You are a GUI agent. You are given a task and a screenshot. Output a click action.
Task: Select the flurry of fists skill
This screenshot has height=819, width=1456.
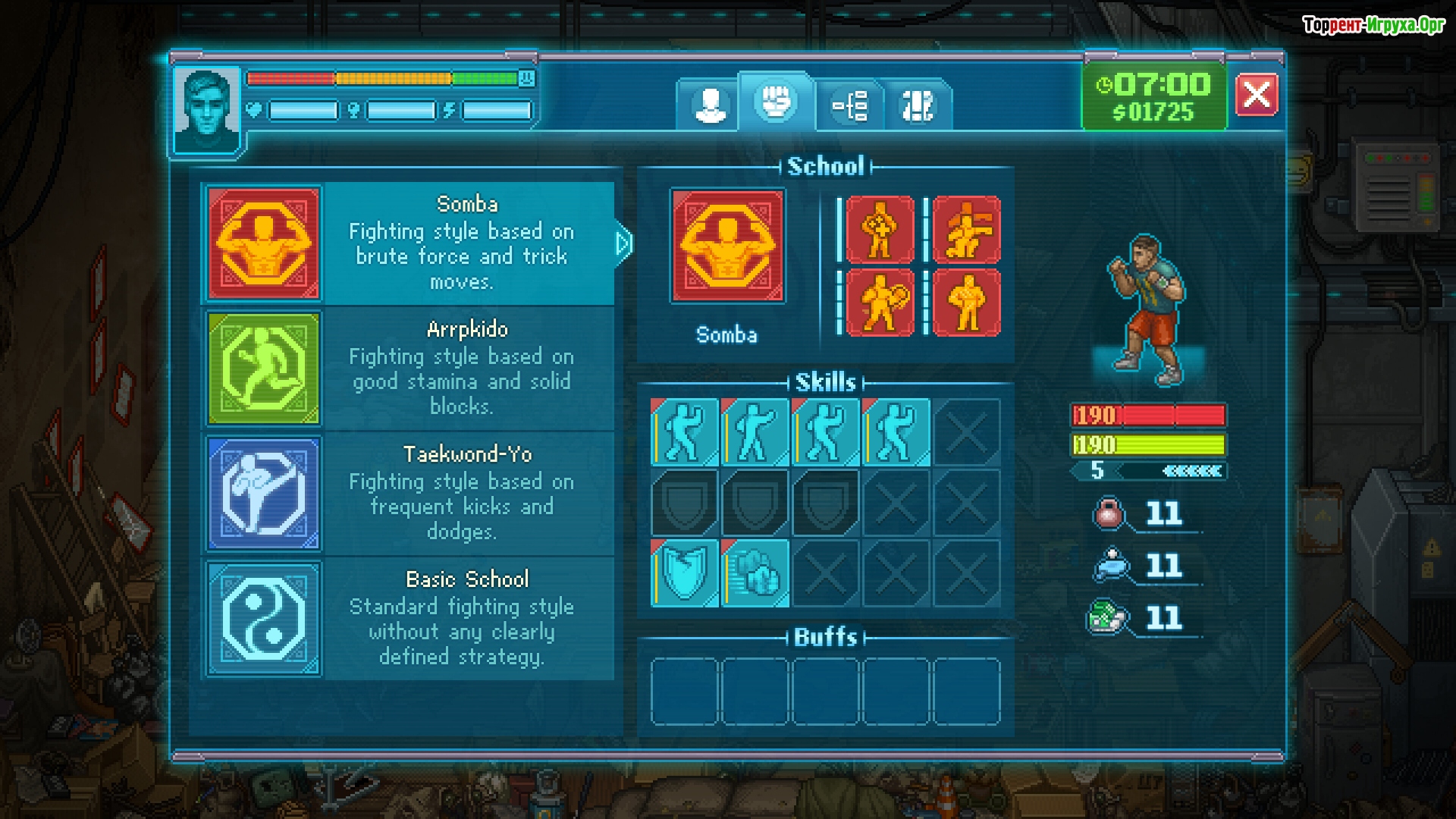click(755, 574)
